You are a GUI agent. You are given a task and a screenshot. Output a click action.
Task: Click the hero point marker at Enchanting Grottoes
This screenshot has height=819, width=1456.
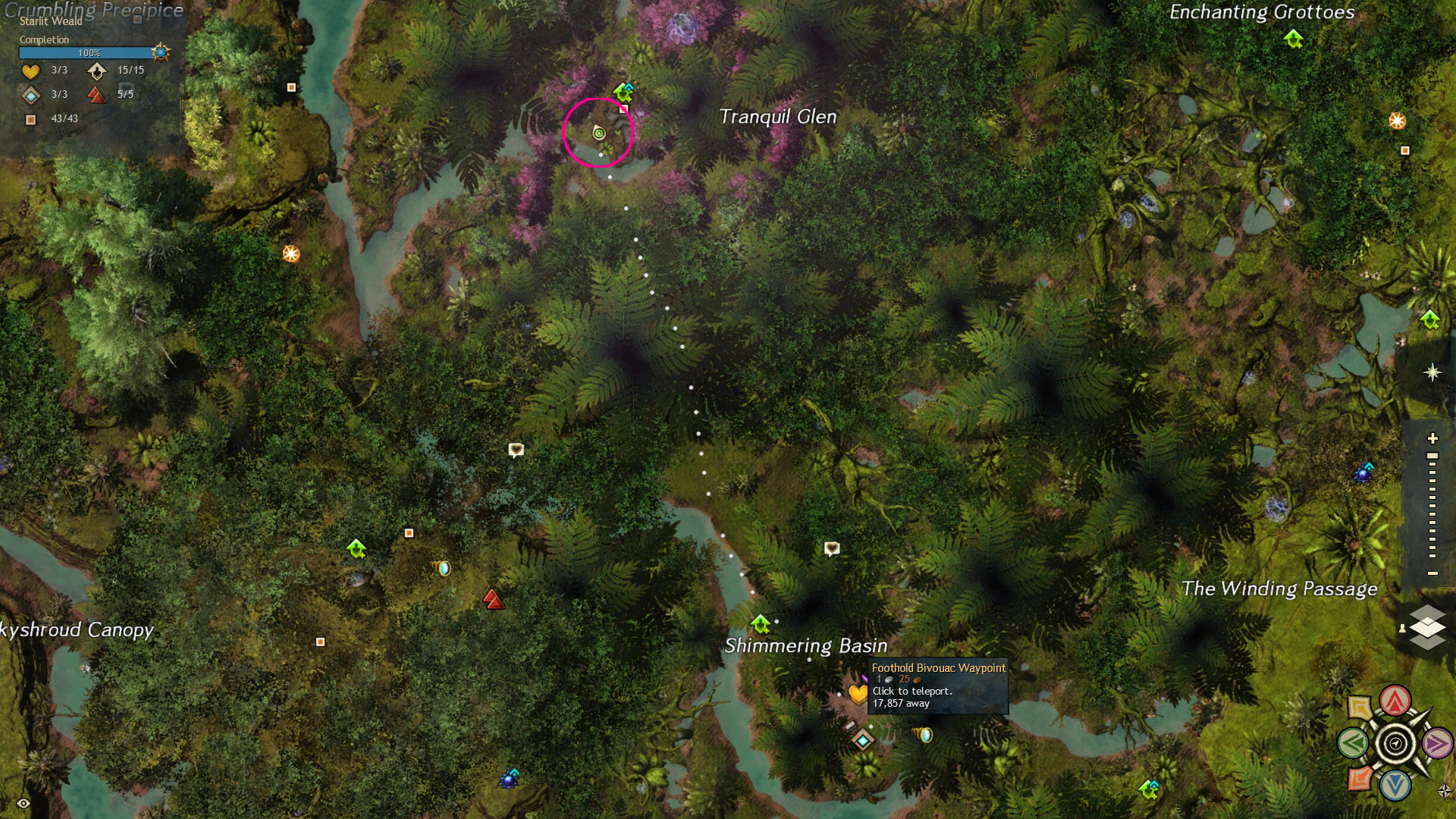coord(1294,38)
